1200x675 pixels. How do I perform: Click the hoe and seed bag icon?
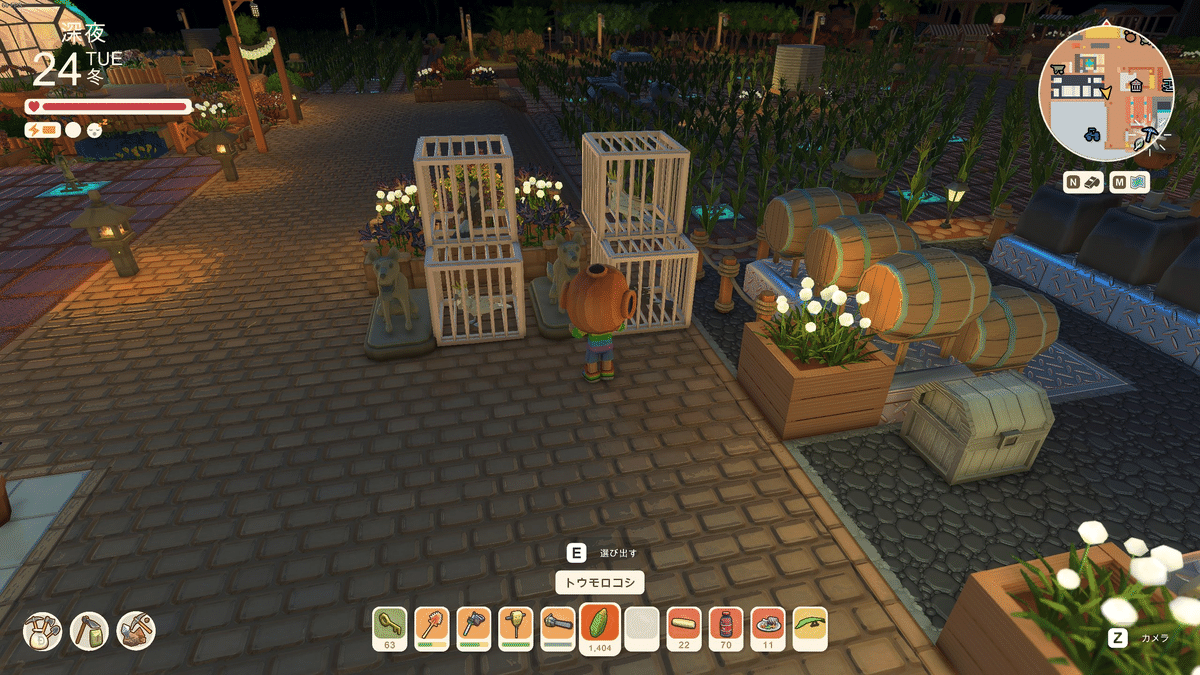pos(89,630)
